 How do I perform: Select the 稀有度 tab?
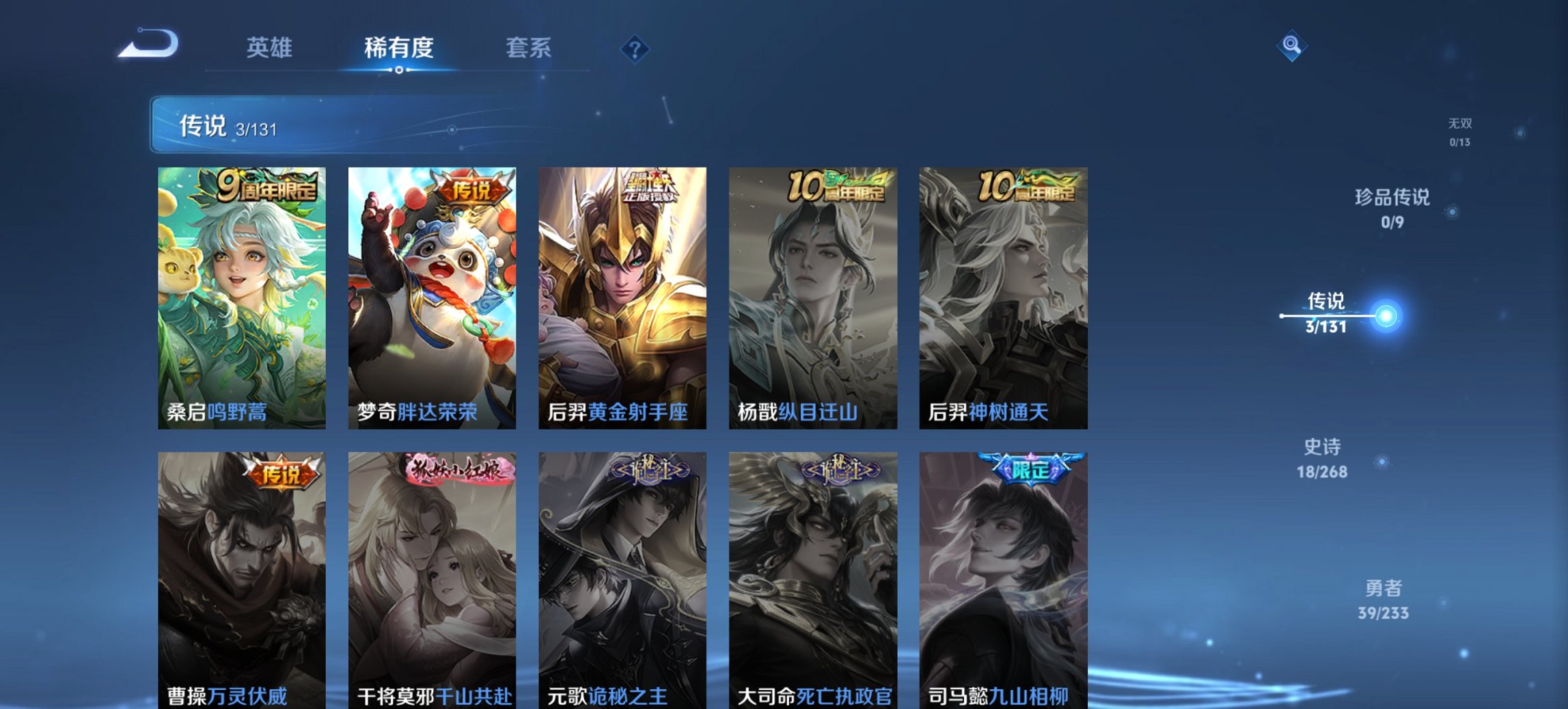click(400, 48)
